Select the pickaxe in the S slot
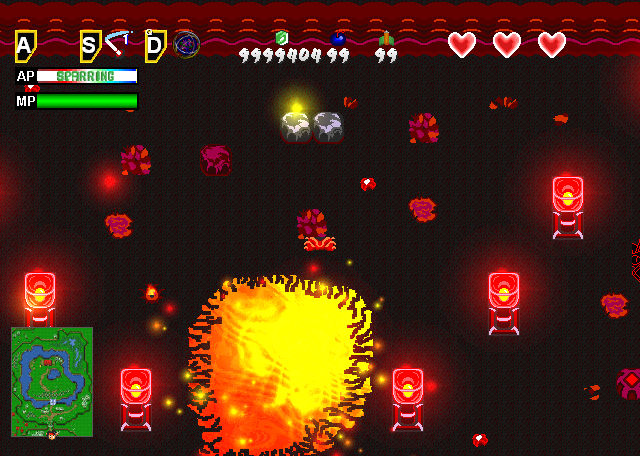Image resolution: width=640 pixels, height=456 pixels. click(118, 43)
